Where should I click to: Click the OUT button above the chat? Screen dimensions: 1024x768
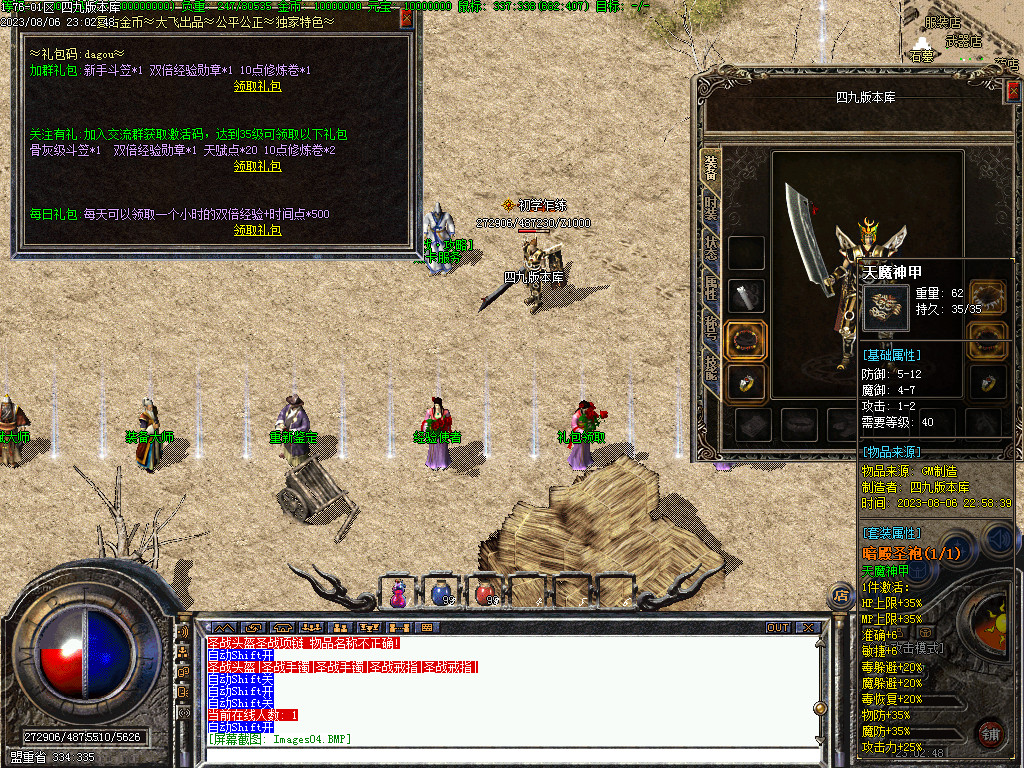tap(778, 628)
